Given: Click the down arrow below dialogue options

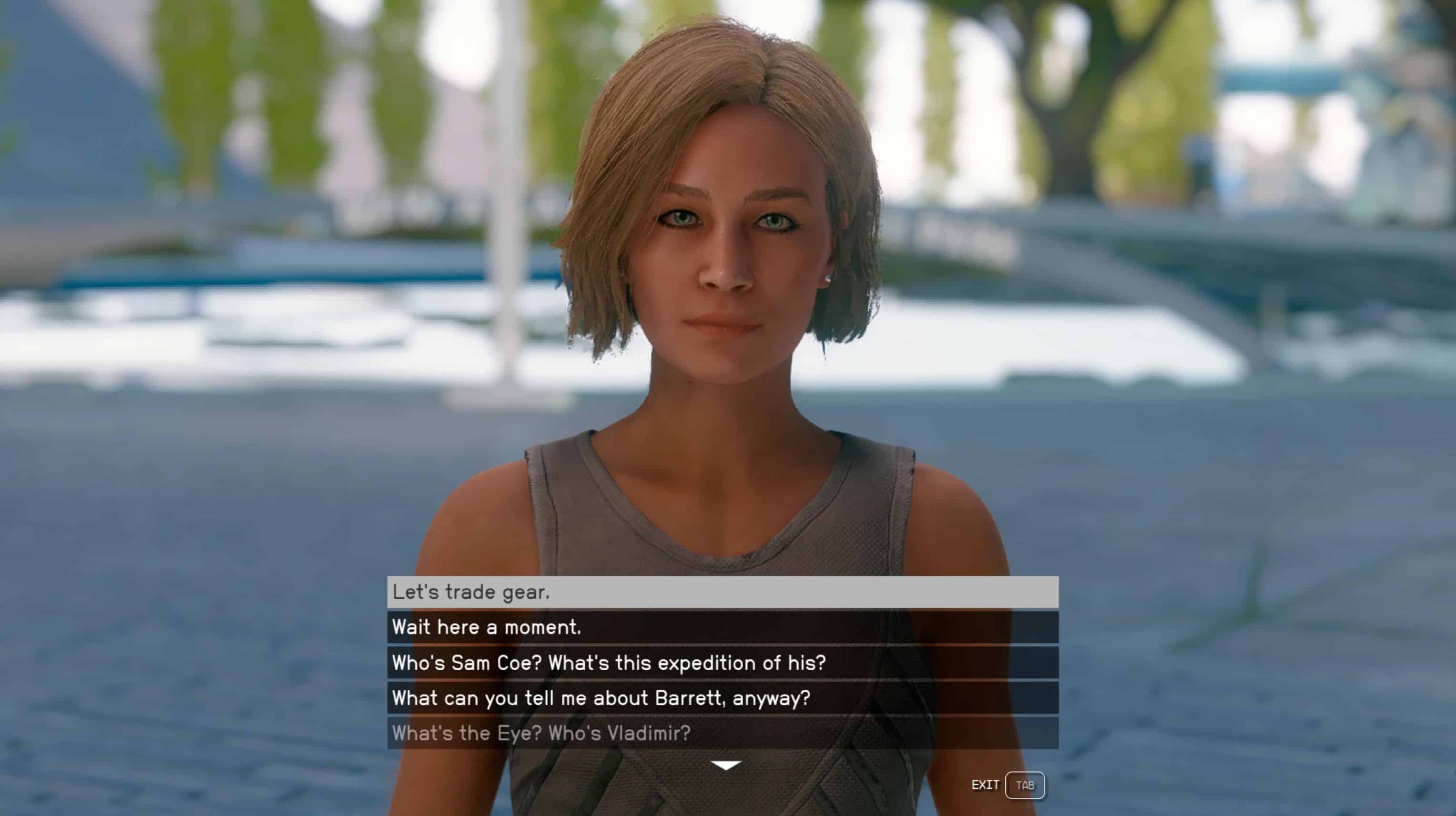Looking at the screenshot, I should (726, 765).
